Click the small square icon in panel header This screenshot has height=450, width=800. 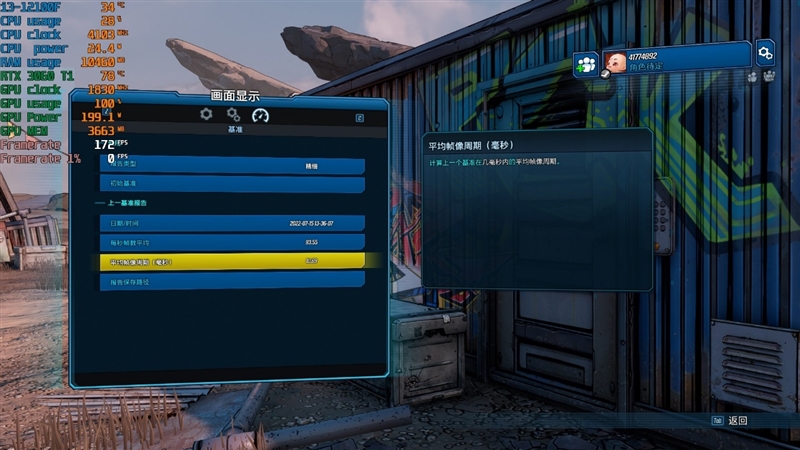pyautogui.click(x=359, y=117)
